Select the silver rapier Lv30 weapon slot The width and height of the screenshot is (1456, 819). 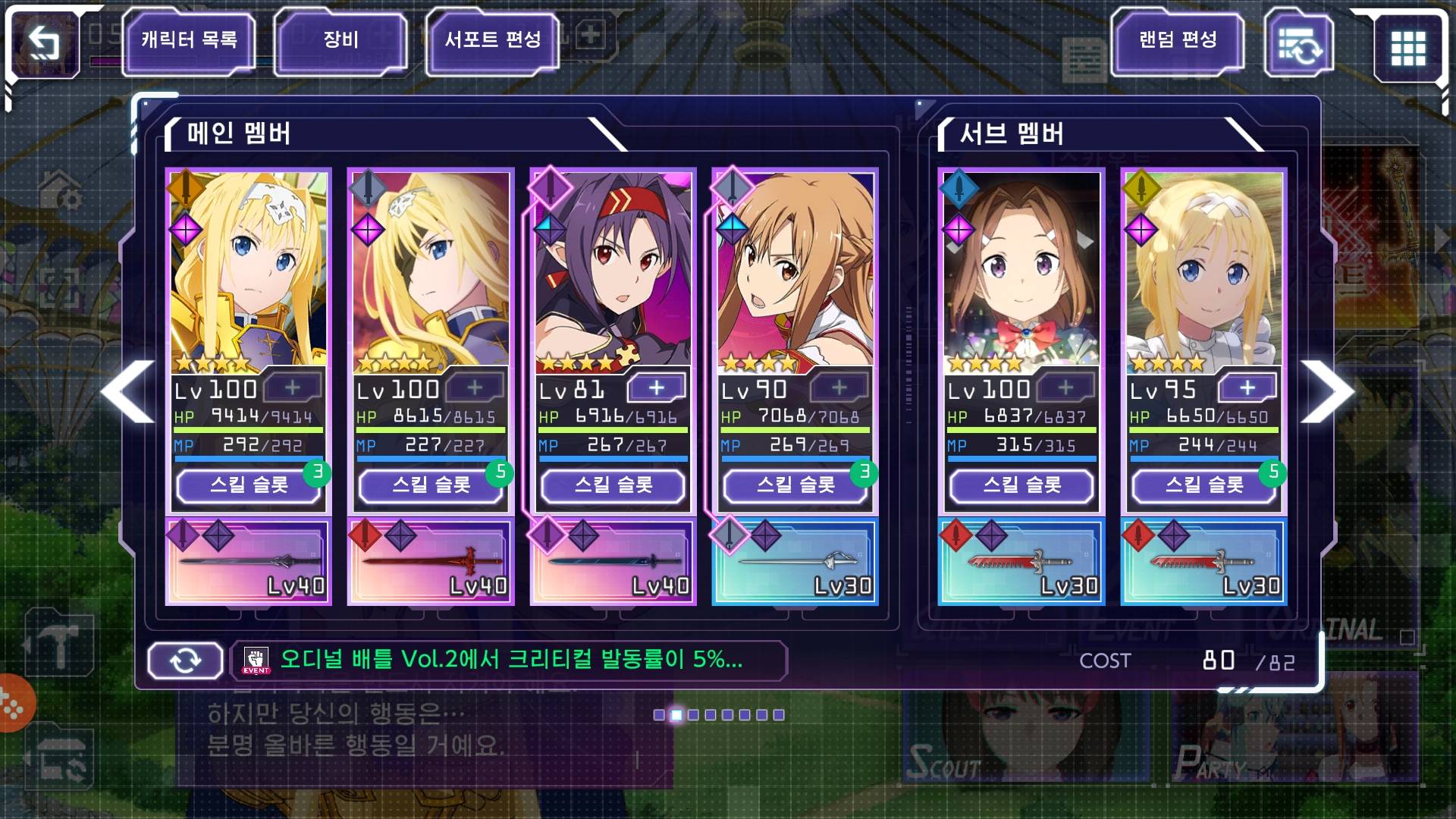[x=795, y=562]
